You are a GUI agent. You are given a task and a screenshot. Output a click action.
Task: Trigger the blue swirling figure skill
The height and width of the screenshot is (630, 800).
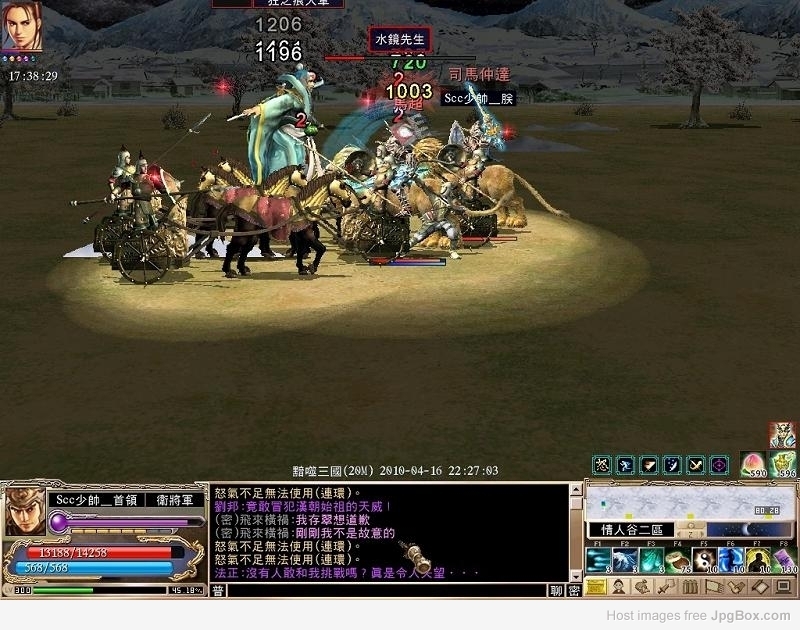tap(730, 561)
